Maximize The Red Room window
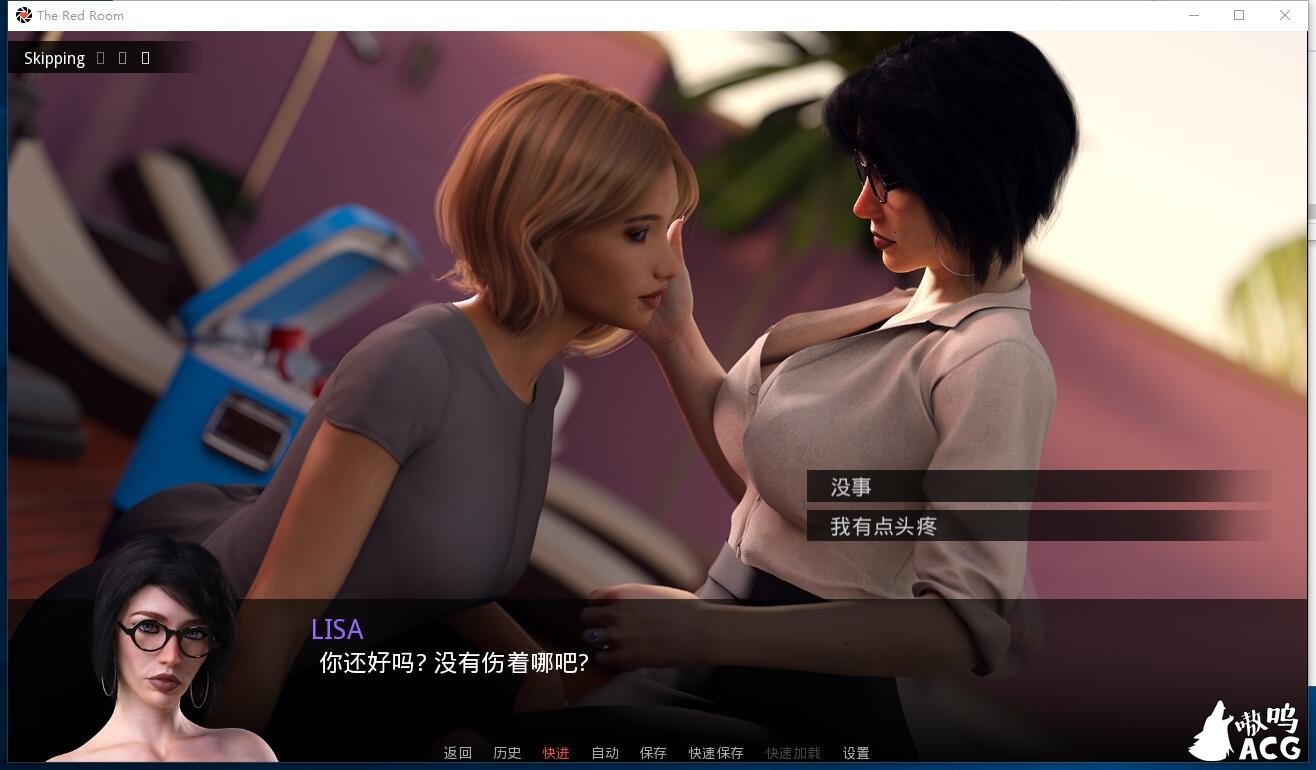 click(1239, 15)
